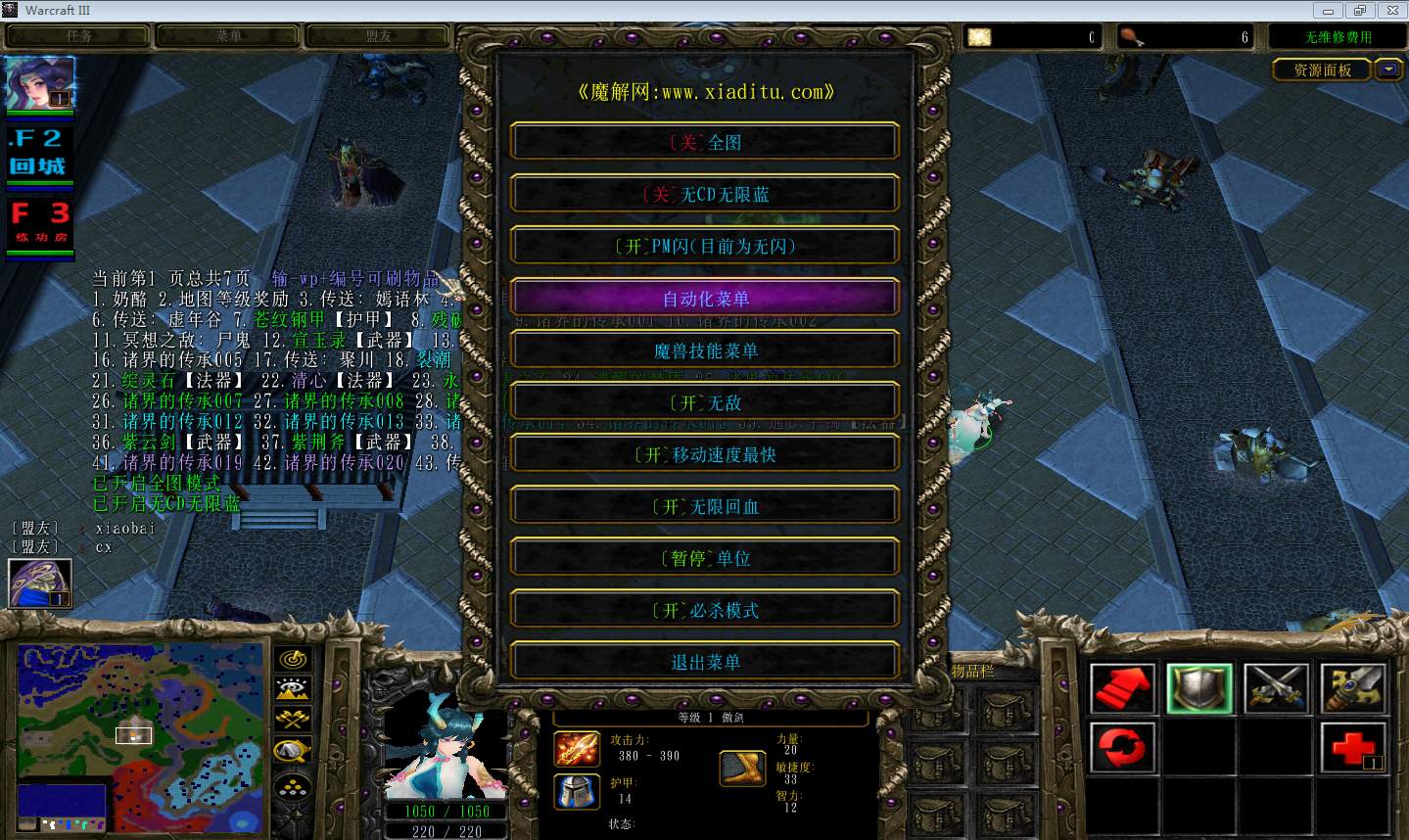Screen dimensions: 1409x840
Task: Choose the 暂停单位 pause unit option
Action: (704, 558)
